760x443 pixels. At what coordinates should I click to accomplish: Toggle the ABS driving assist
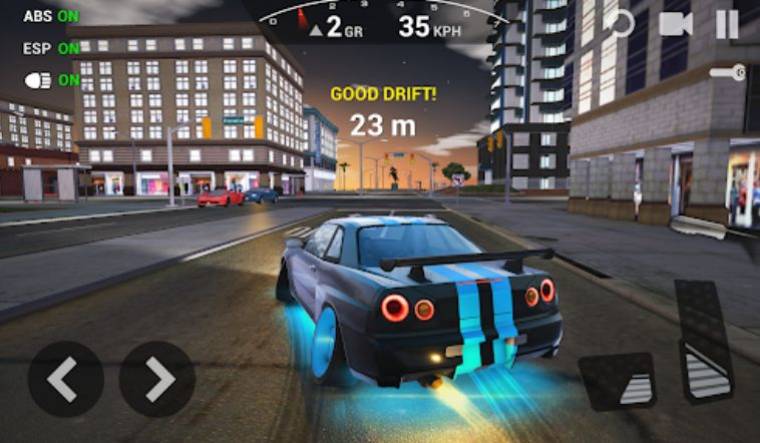click(51, 17)
